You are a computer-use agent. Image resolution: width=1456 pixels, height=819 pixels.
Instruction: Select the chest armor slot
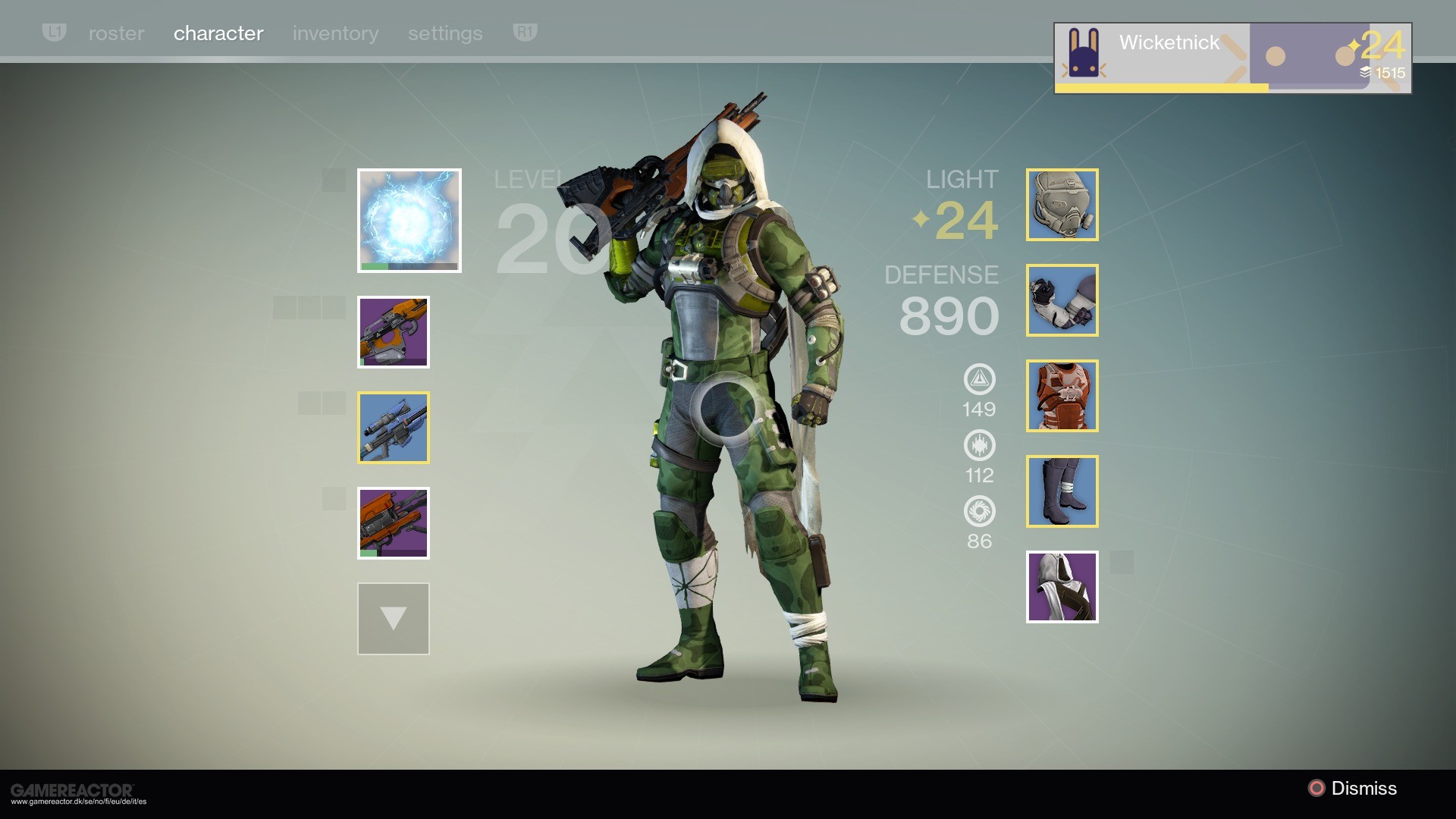1062,395
